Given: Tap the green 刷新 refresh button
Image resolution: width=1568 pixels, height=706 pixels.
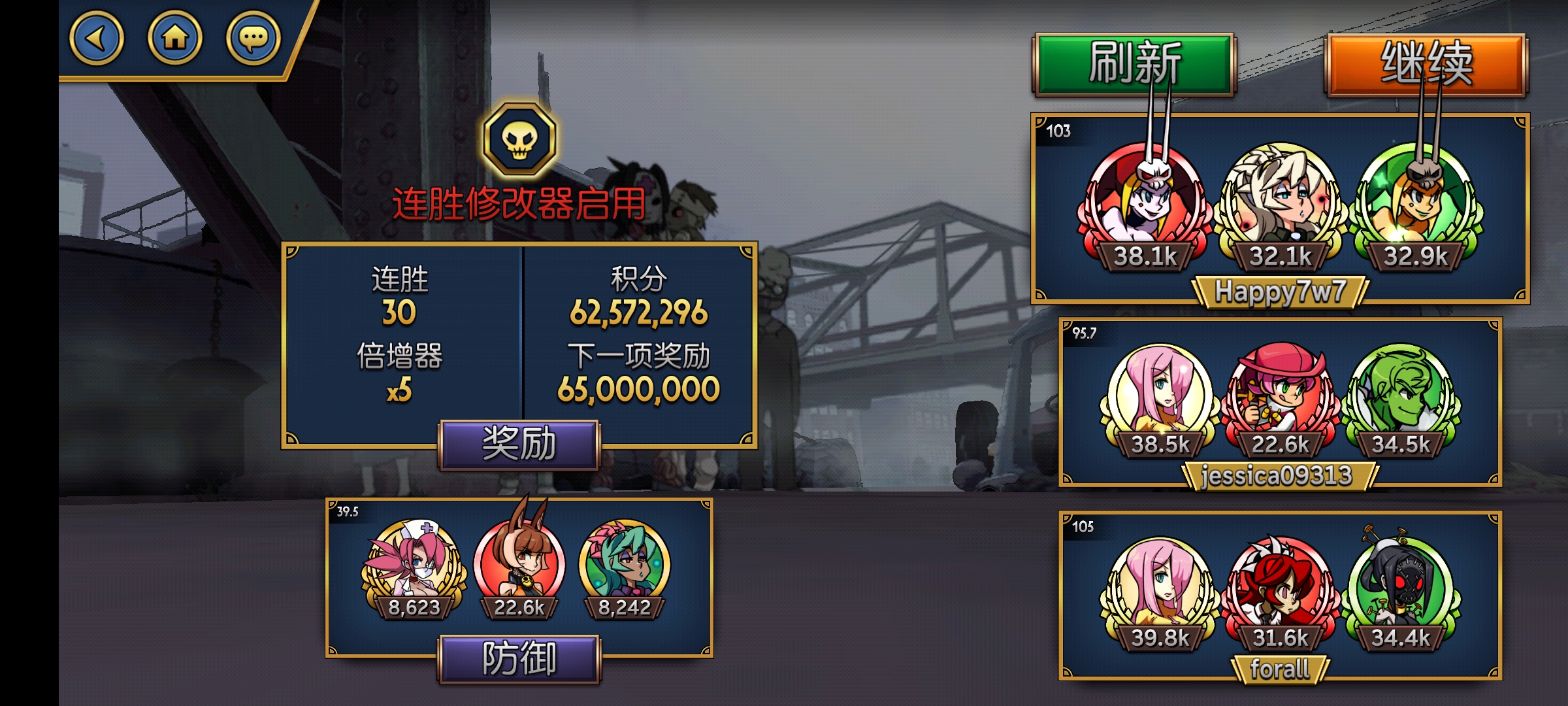Looking at the screenshot, I should tap(1134, 64).
